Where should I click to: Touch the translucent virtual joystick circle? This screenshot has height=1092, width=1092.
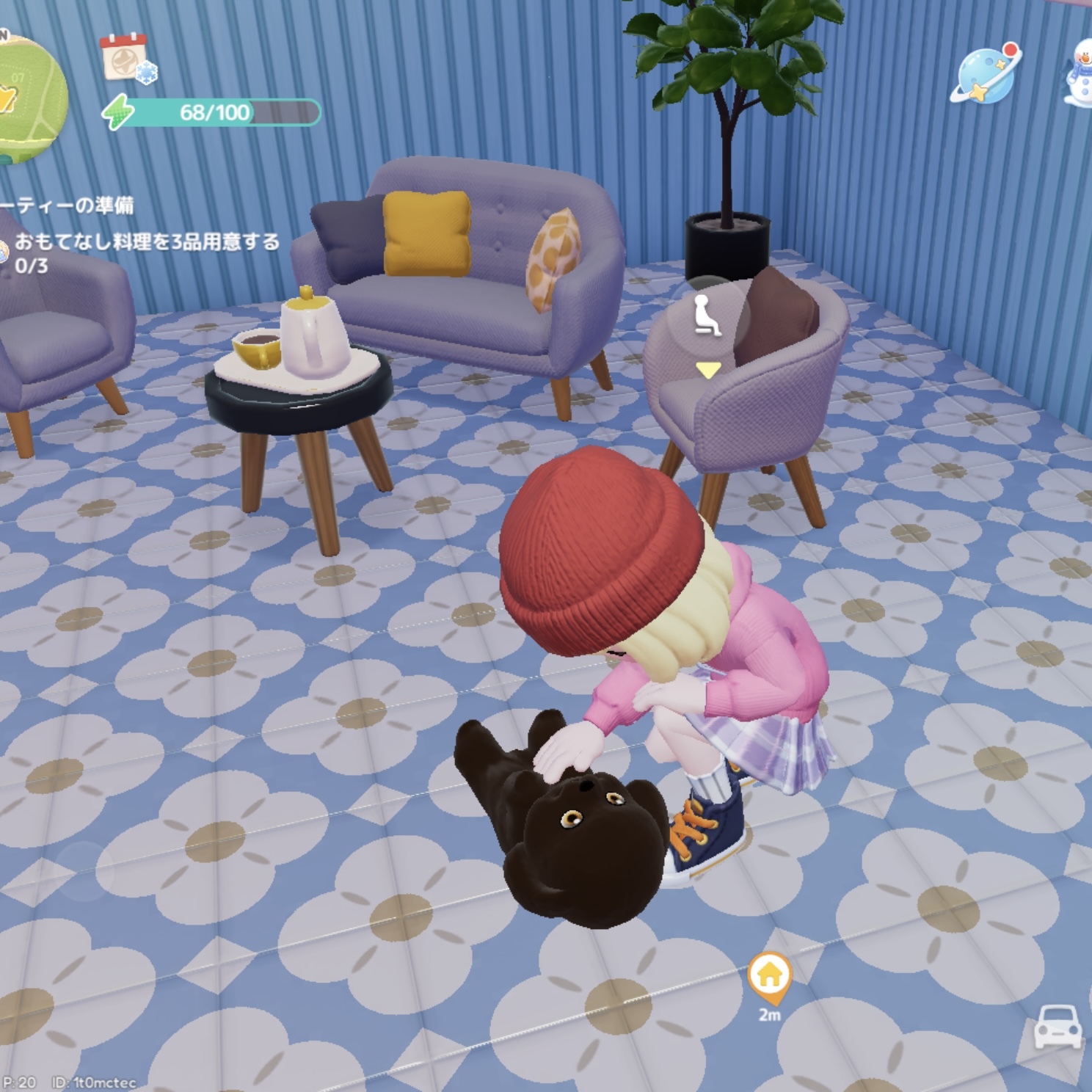pyautogui.click(x=83, y=871)
